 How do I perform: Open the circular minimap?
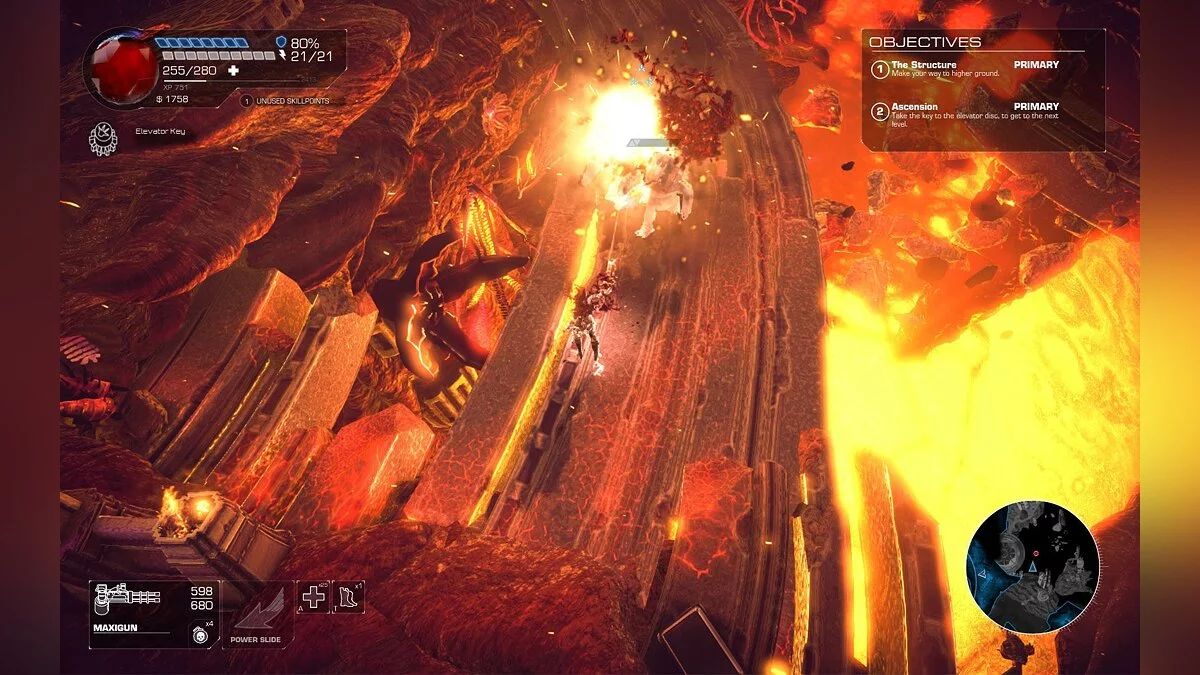point(1032,567)
